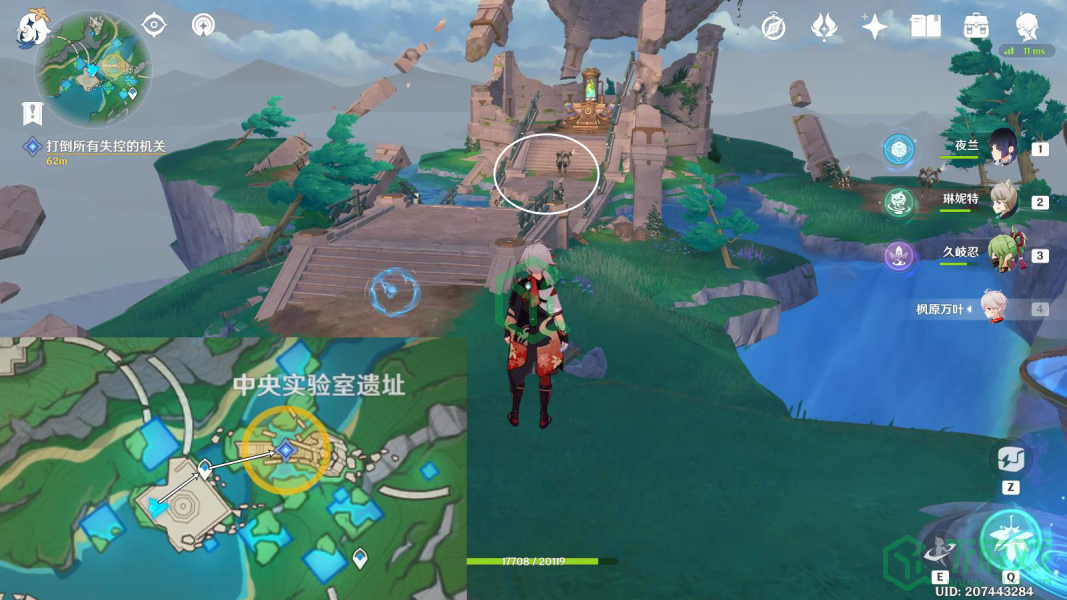The image size is (1067, 600).
Task: Open the circular minimap
Action: (93, 68)
